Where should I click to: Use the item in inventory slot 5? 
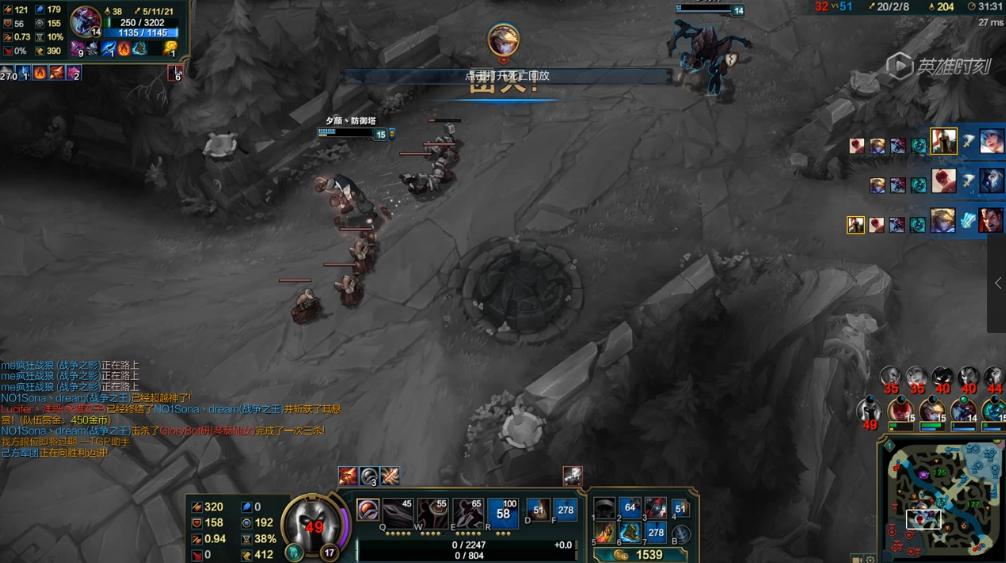click(605, 533)
